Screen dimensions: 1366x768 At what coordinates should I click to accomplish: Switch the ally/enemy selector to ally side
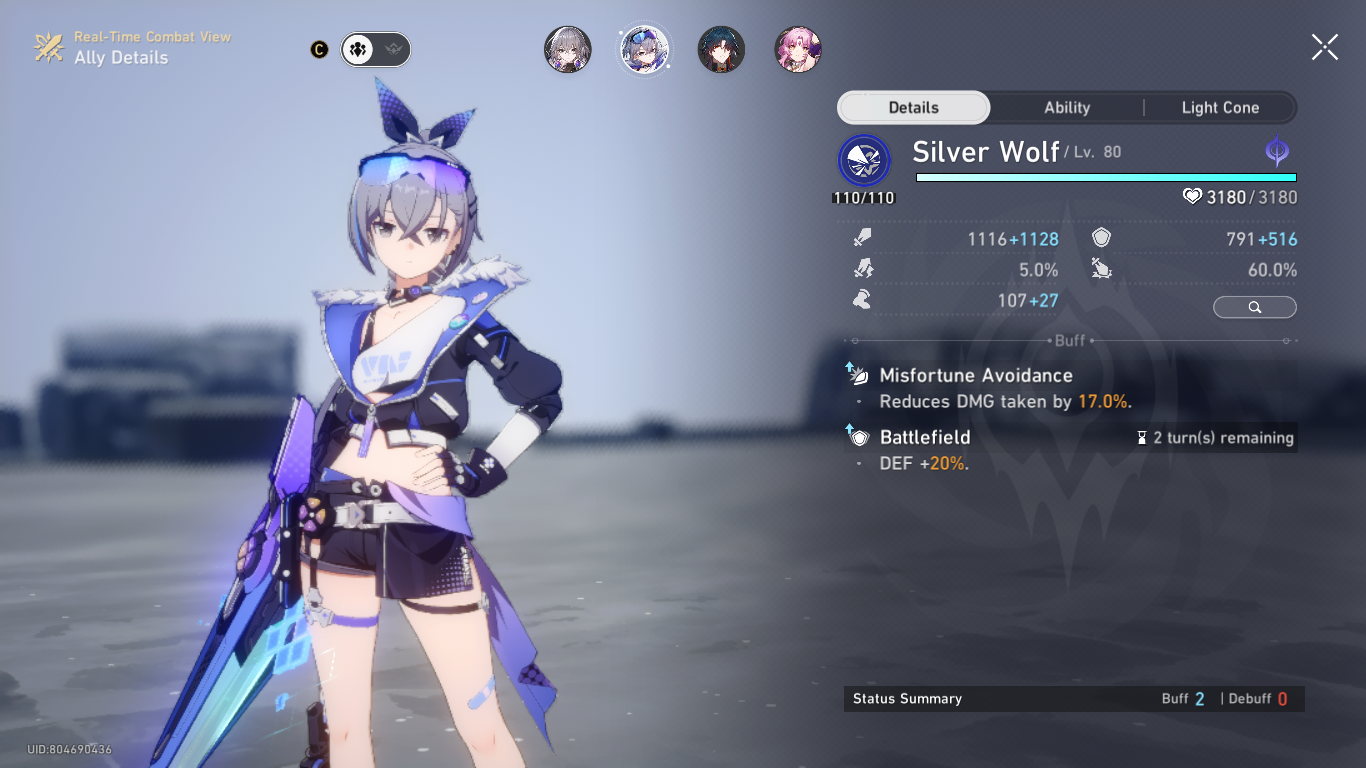357,49
